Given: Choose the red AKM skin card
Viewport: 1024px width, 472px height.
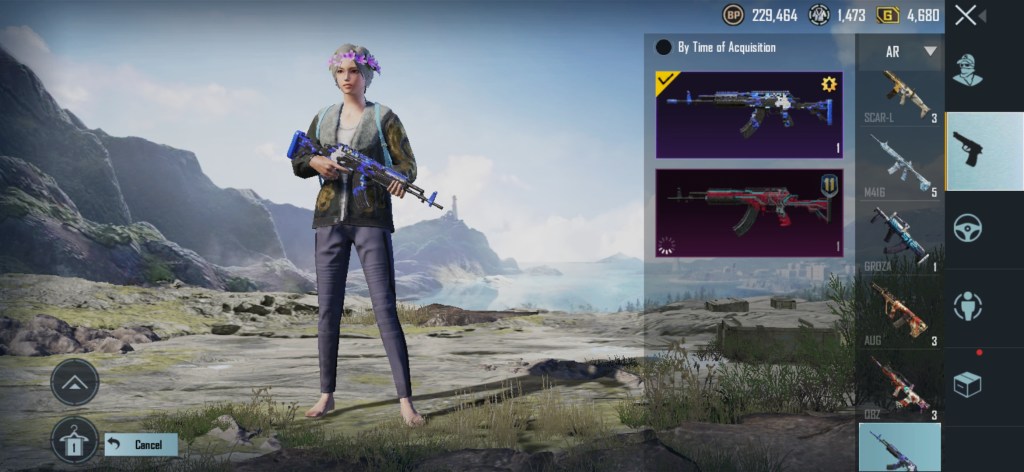Looking at the screenshot, I should pos(748,212).
